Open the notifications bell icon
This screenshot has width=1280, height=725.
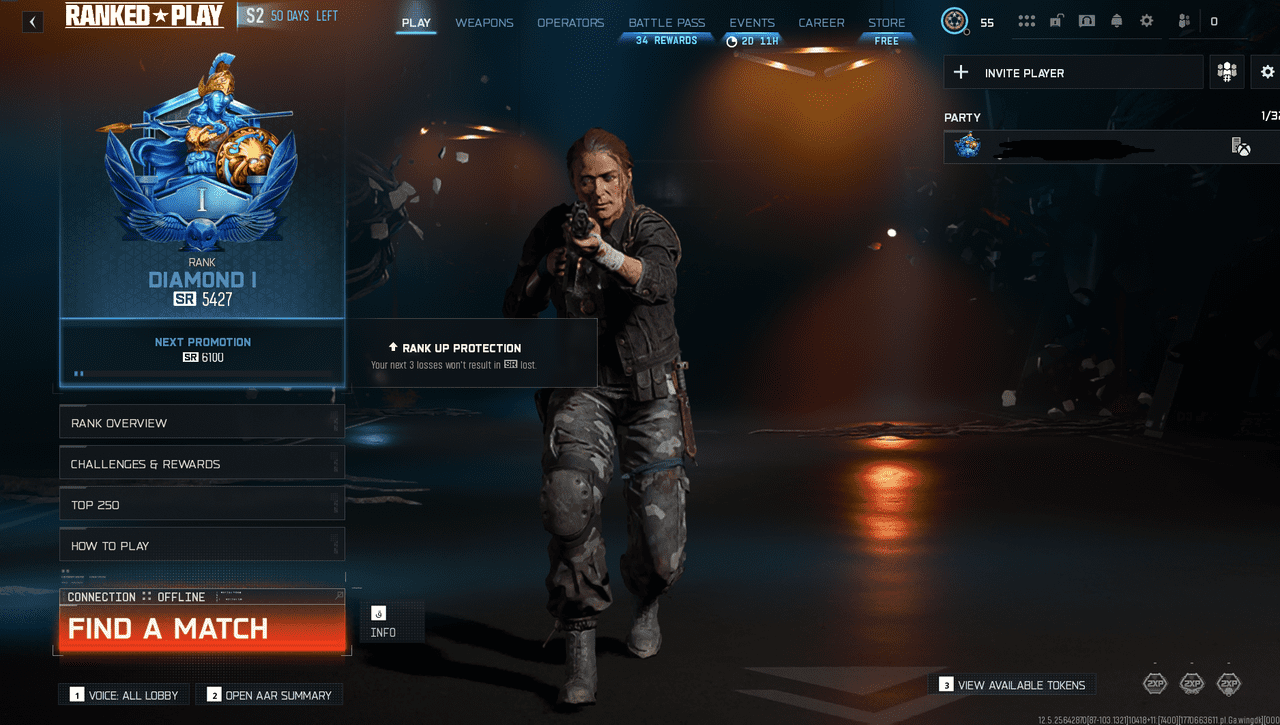coord(1117,20)
